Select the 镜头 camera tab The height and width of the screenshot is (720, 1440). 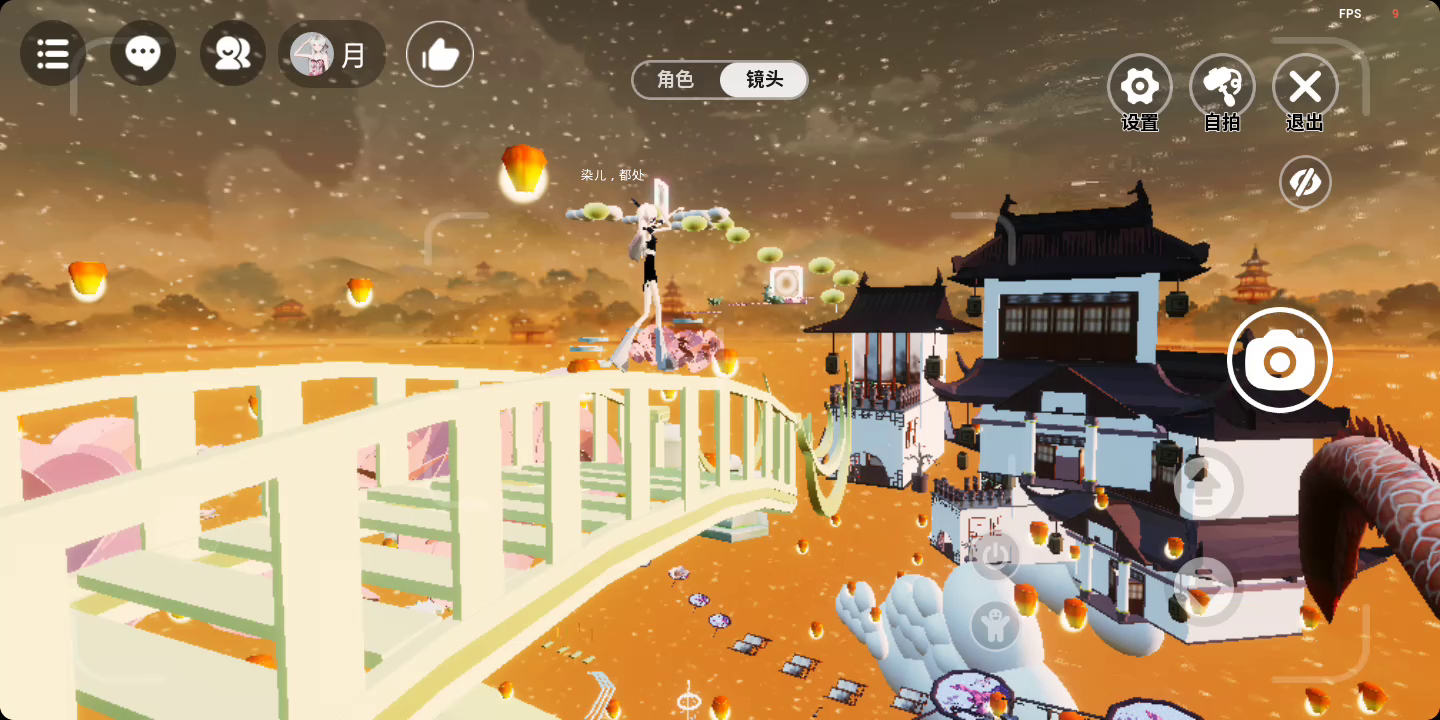pyautogui.click(x=764, y=80)
